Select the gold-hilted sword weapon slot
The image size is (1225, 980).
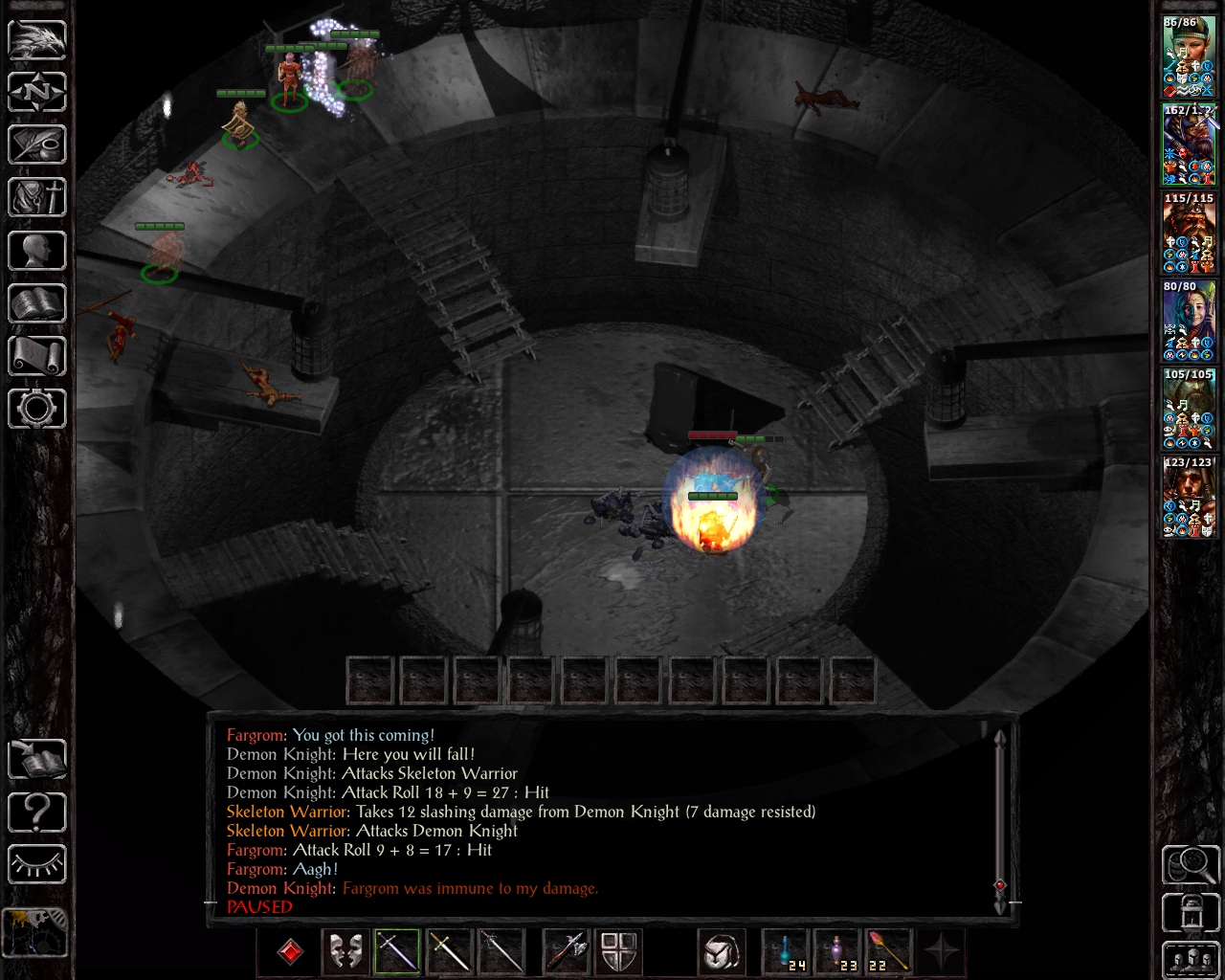pyautogui.click(x=449, y=952)
